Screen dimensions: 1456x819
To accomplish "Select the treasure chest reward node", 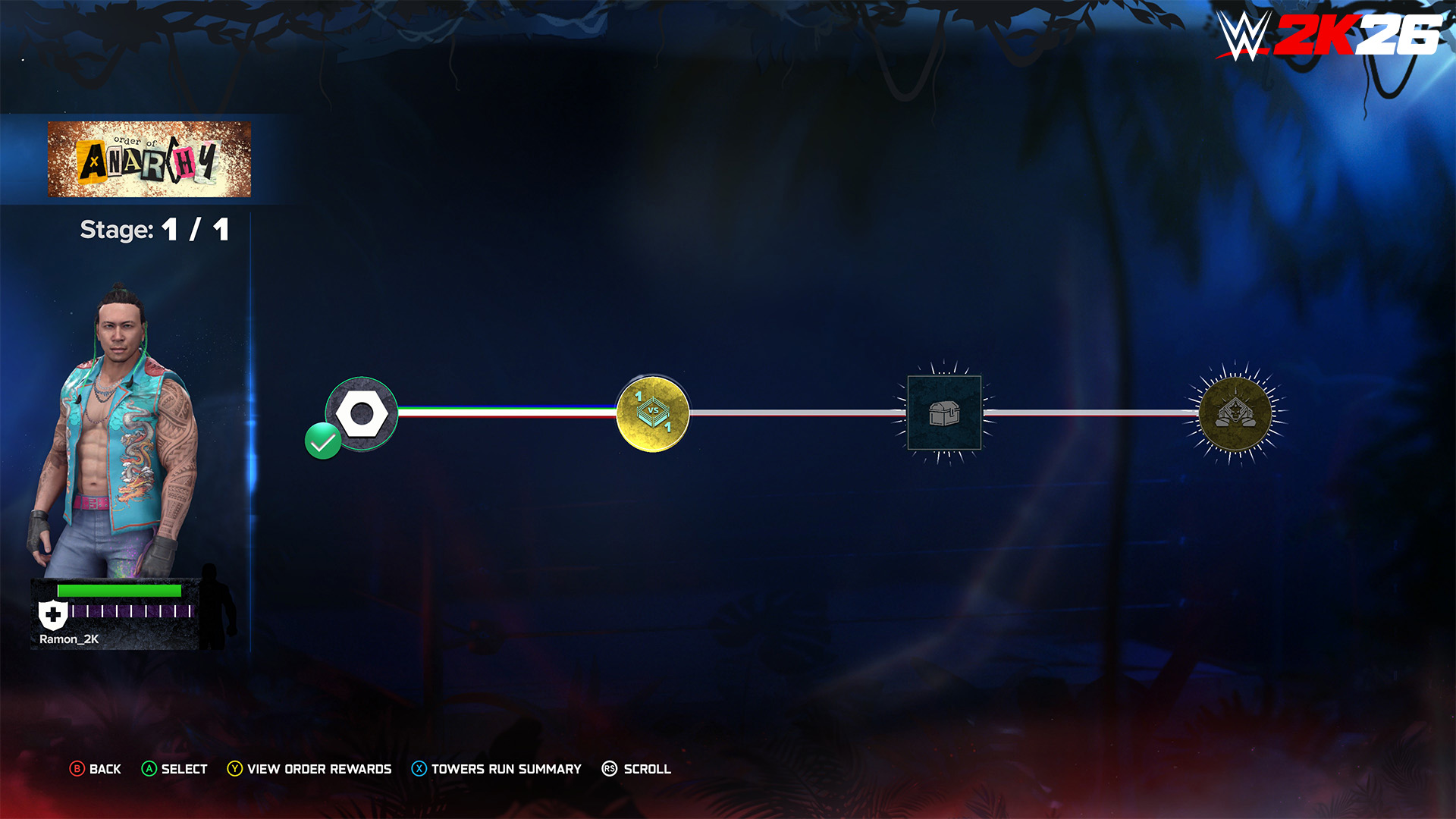I will tap(944, 413).
